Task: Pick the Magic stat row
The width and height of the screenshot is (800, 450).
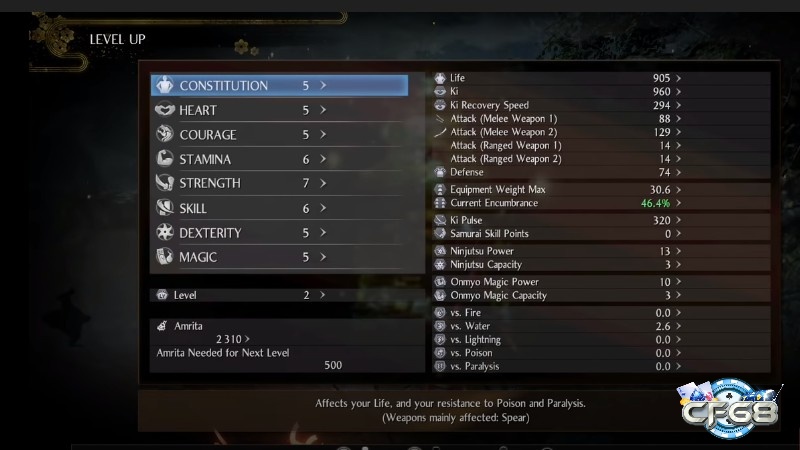Action: pyautogui.click(x=279, y=257)
